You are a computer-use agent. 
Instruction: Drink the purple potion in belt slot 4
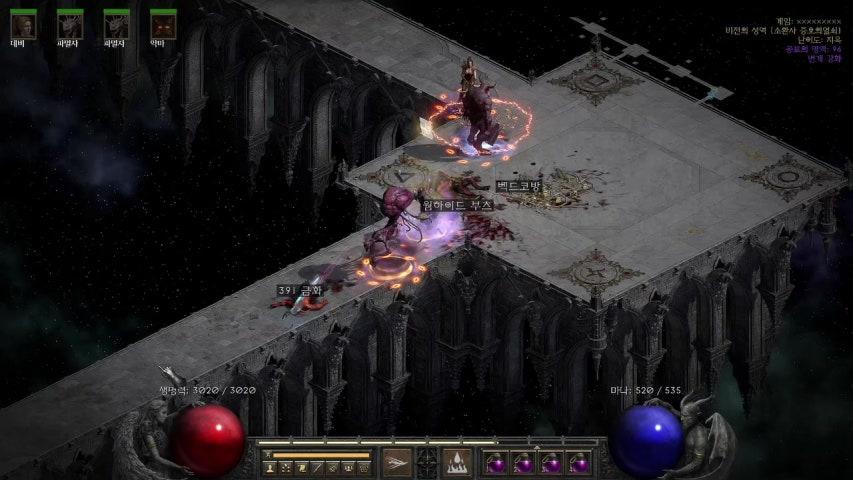tap(579, 463)
